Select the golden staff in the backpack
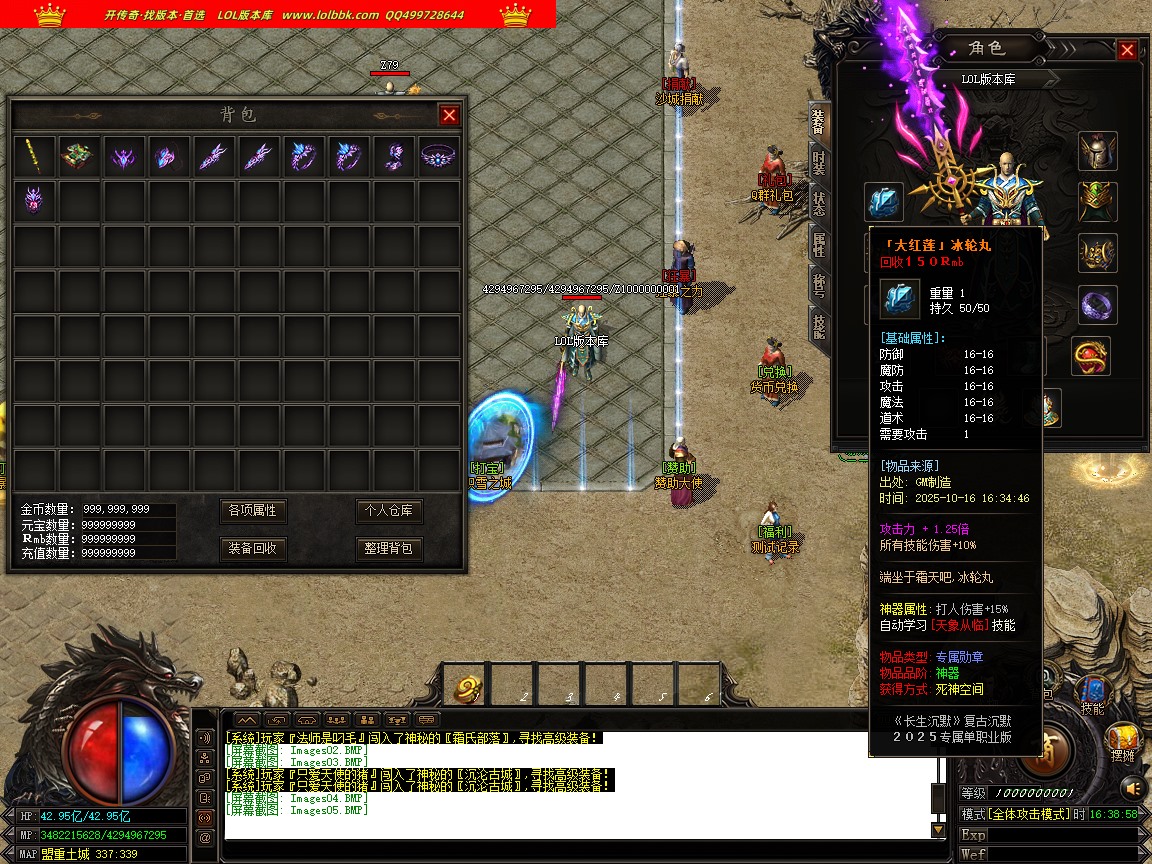 click(34, 156)
